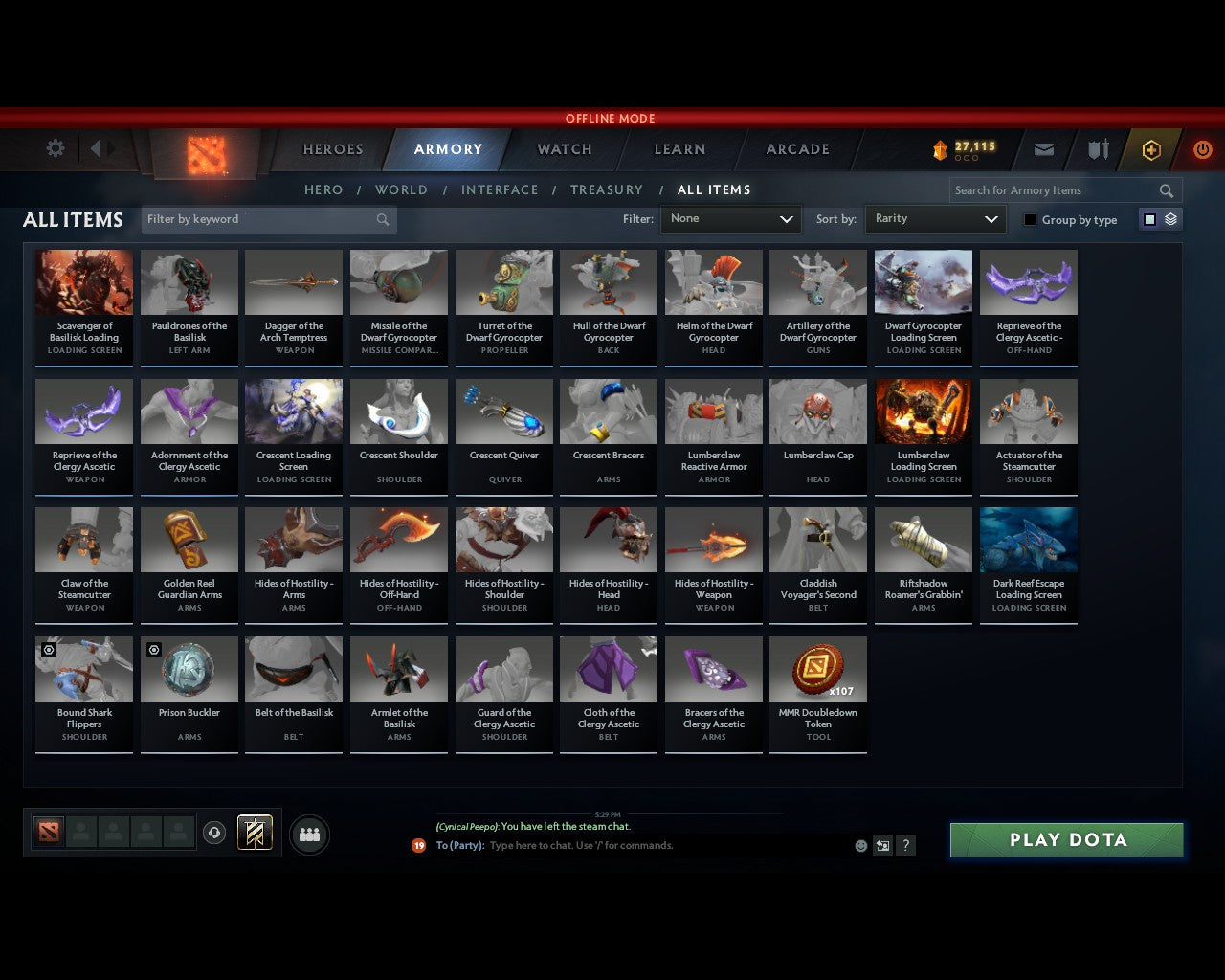Switch to stacked layers view toggle
The image size is (1225, 980).
(x=1169, y=219)
